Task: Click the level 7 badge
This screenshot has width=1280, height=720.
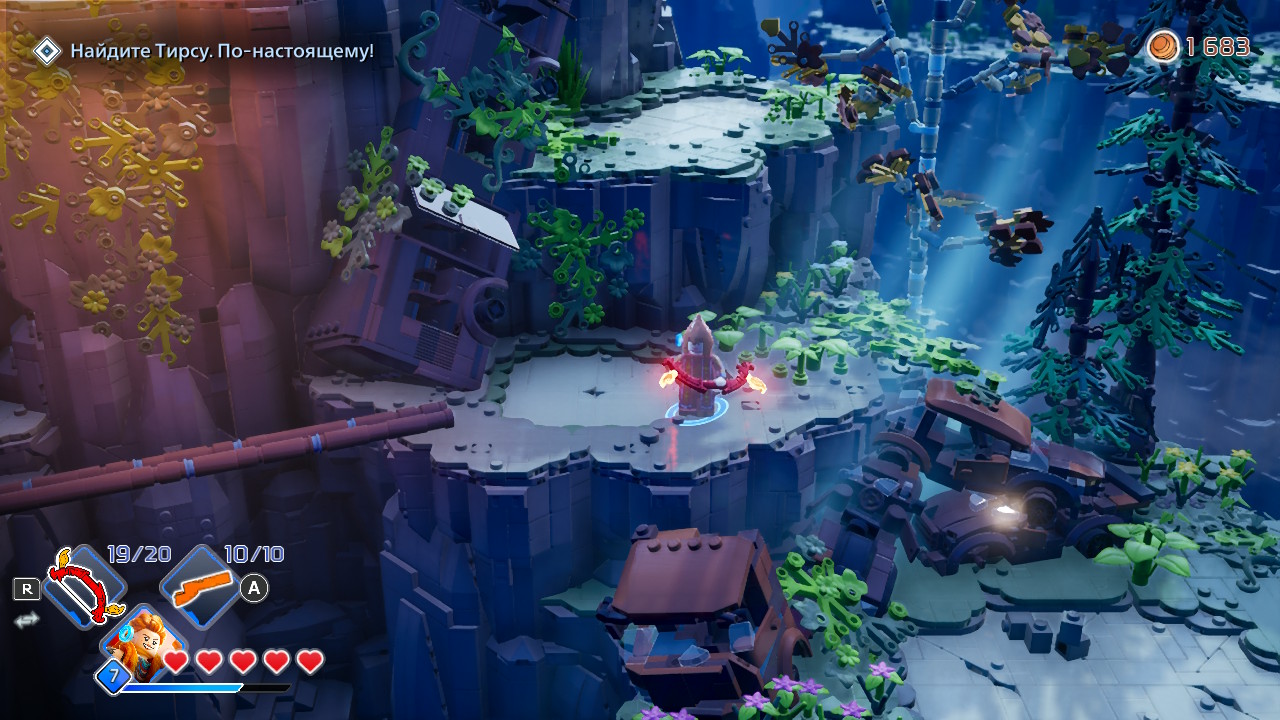Action: (113, 678)
